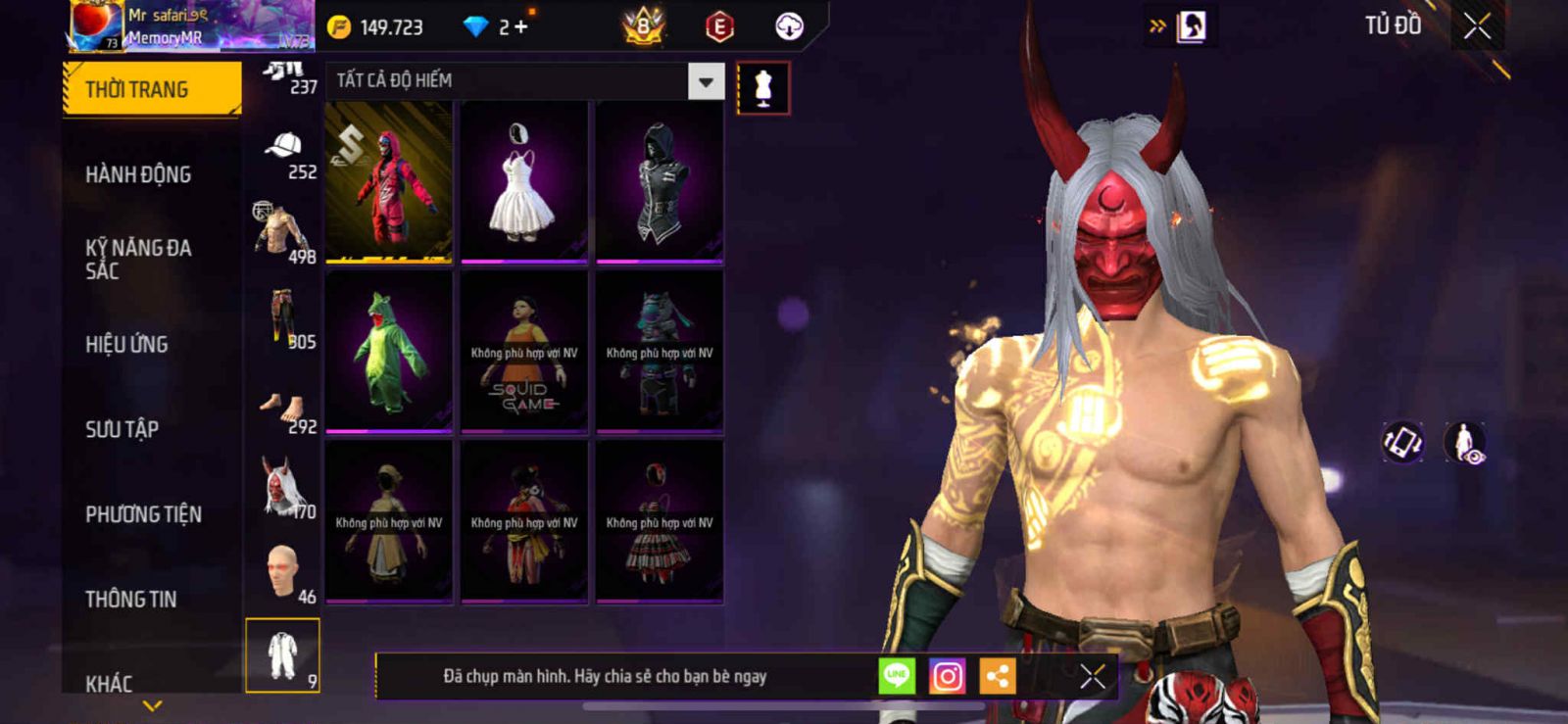Equip the green dinosaur costume
Screen dimensions: 1568x724
[389, 351]
